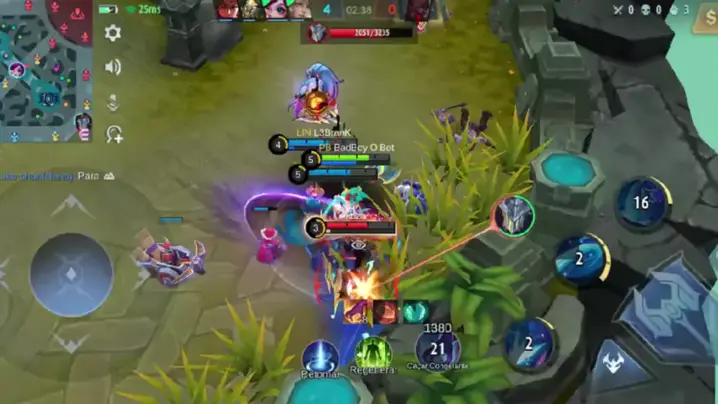This screenshot has height=404, width=718.
Task: Open the quick chat pin icon
Action: pos(113,135)
